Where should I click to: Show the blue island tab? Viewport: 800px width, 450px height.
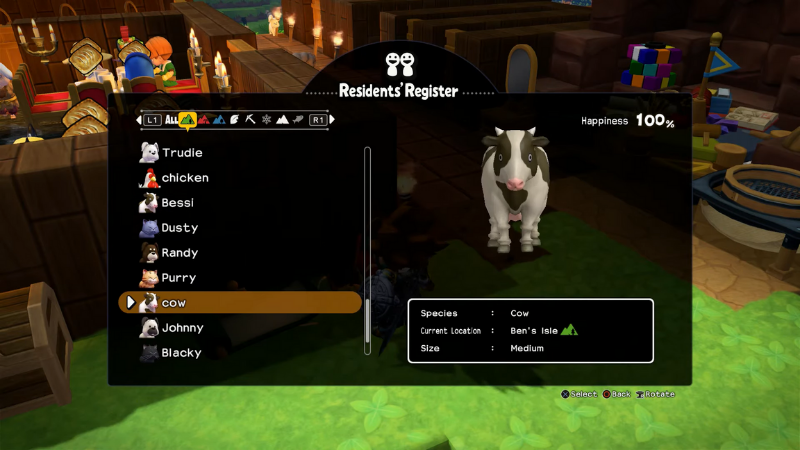point(219,120)
